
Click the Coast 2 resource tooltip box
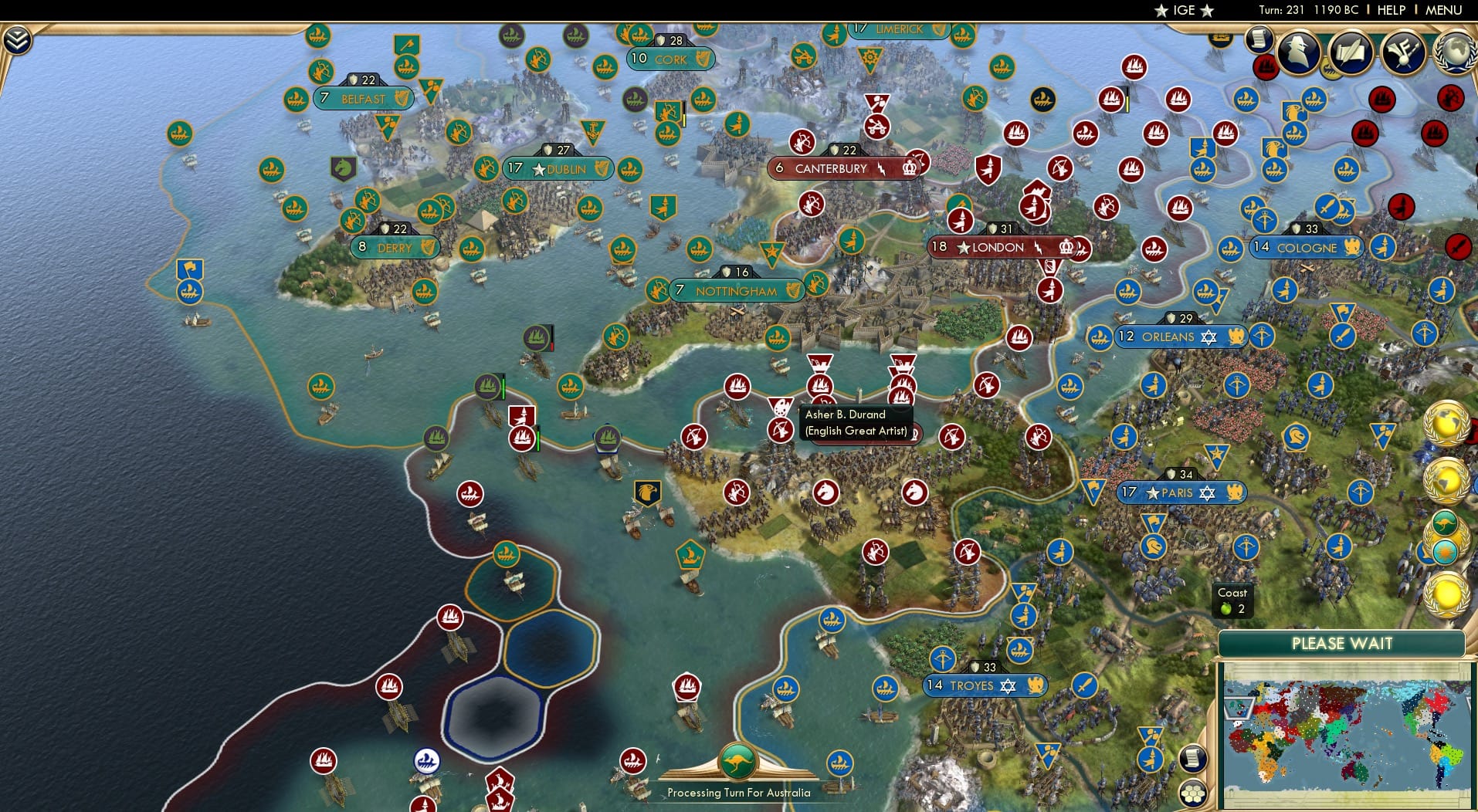pyautogui.click(x=1232, y=601)
